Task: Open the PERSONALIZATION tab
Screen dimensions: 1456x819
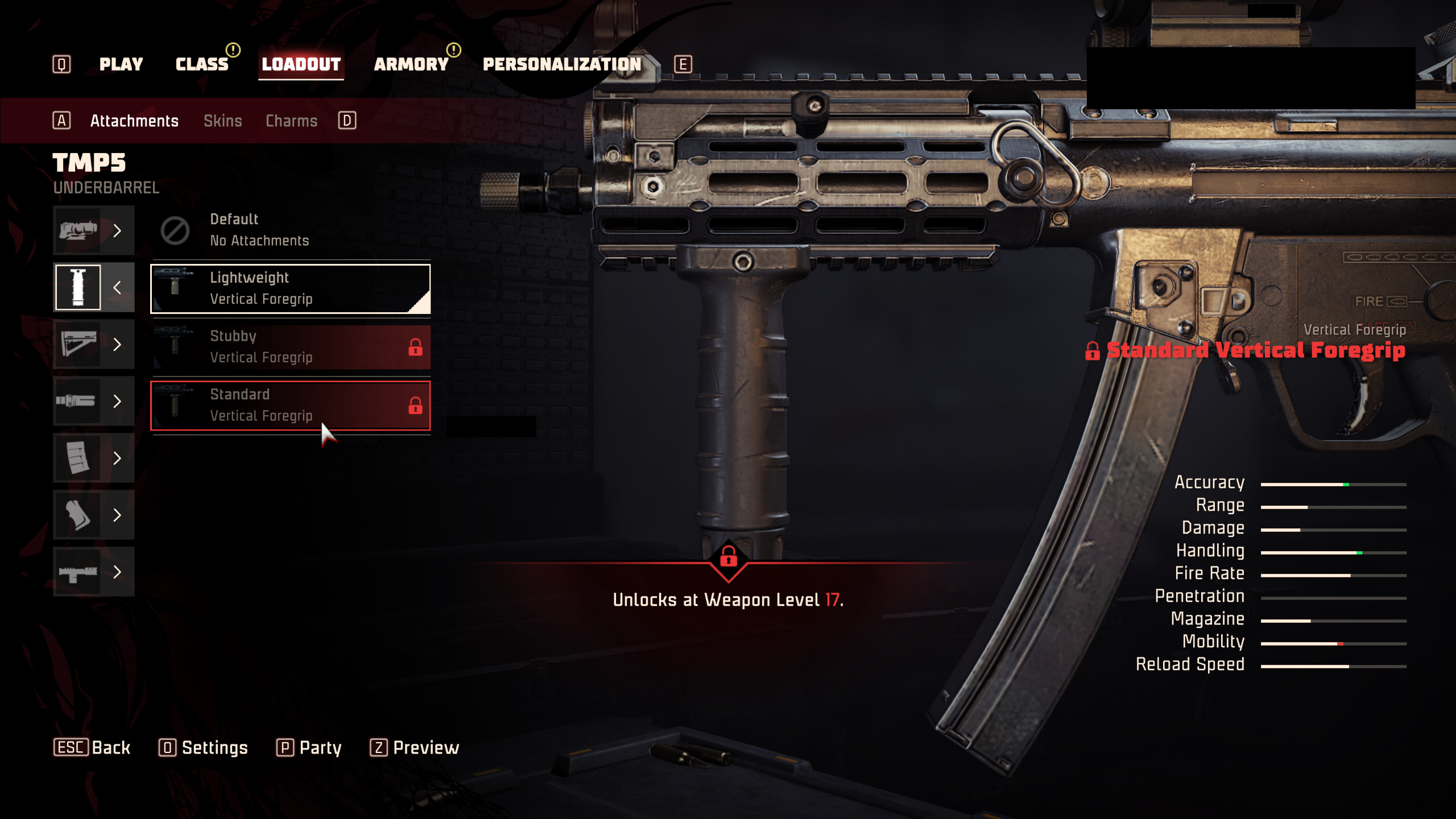Action: tap(562, 64)
